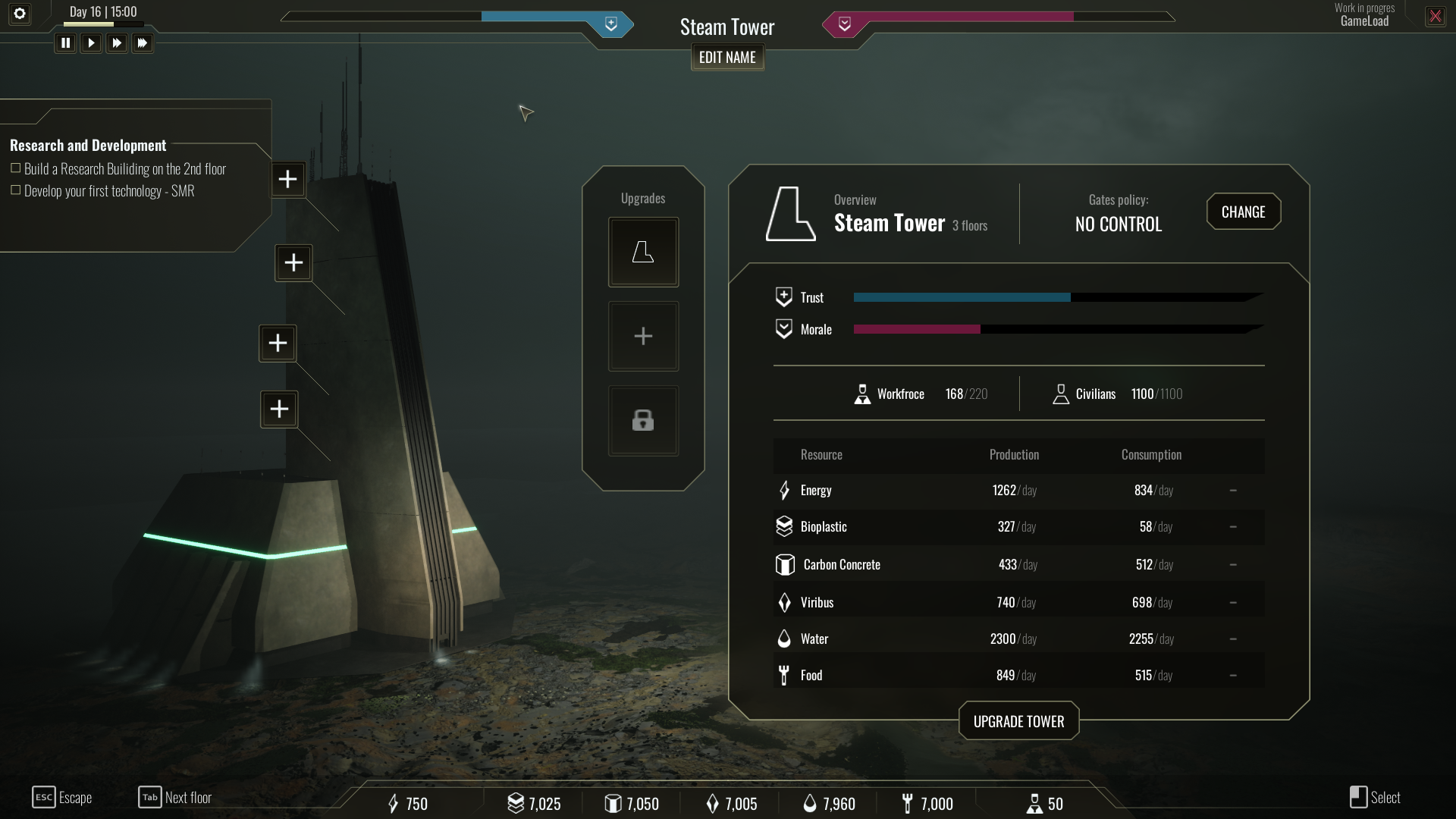Open the locked upgrade slot in the Upgrades panel

coord(642,420)
